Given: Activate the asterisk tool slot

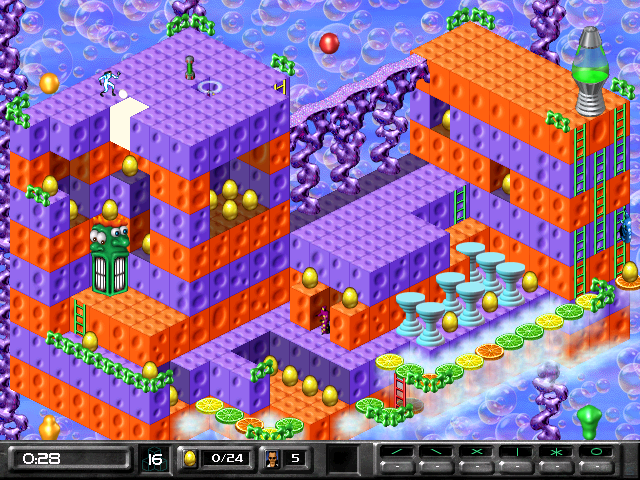Looking at the screenshot, I should [557, 454].
